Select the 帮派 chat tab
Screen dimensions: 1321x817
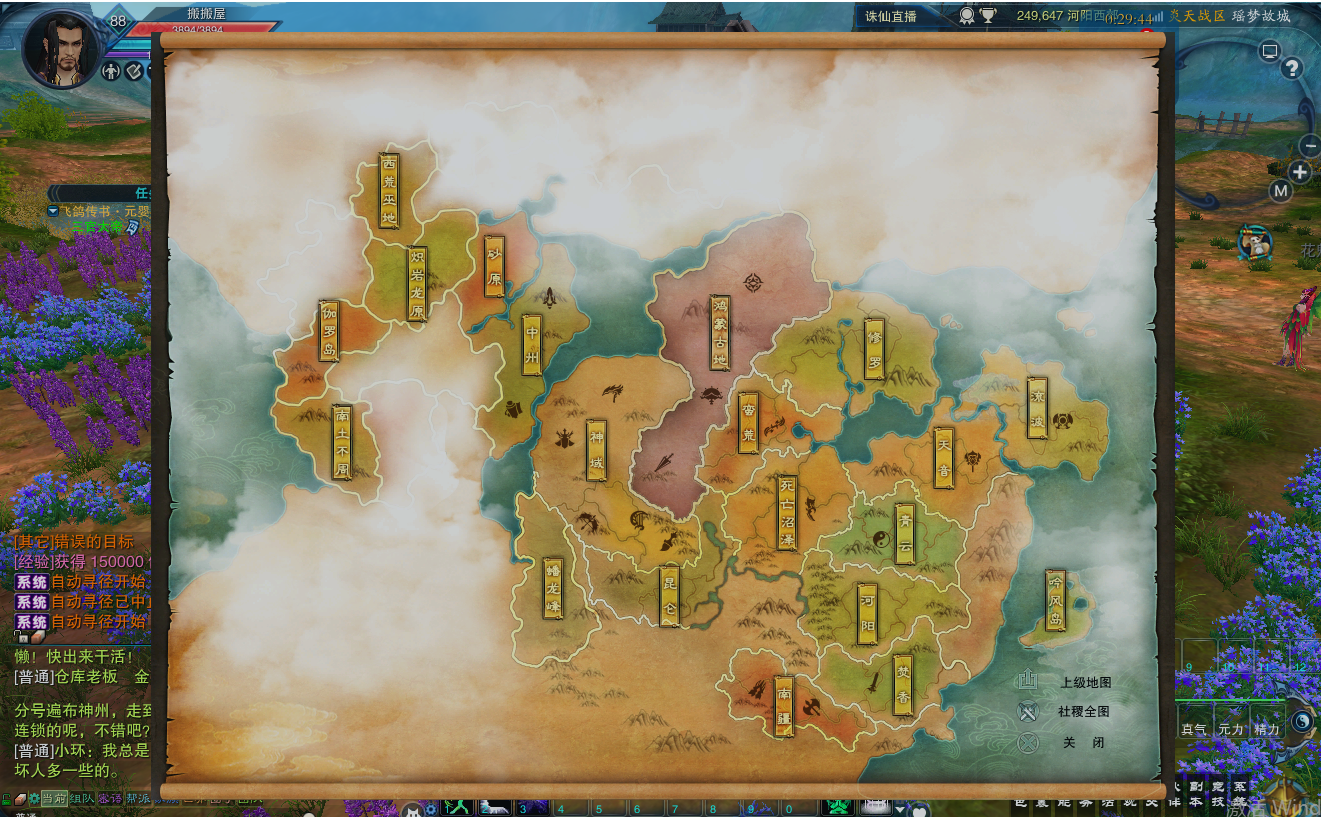tap(137, 798)
